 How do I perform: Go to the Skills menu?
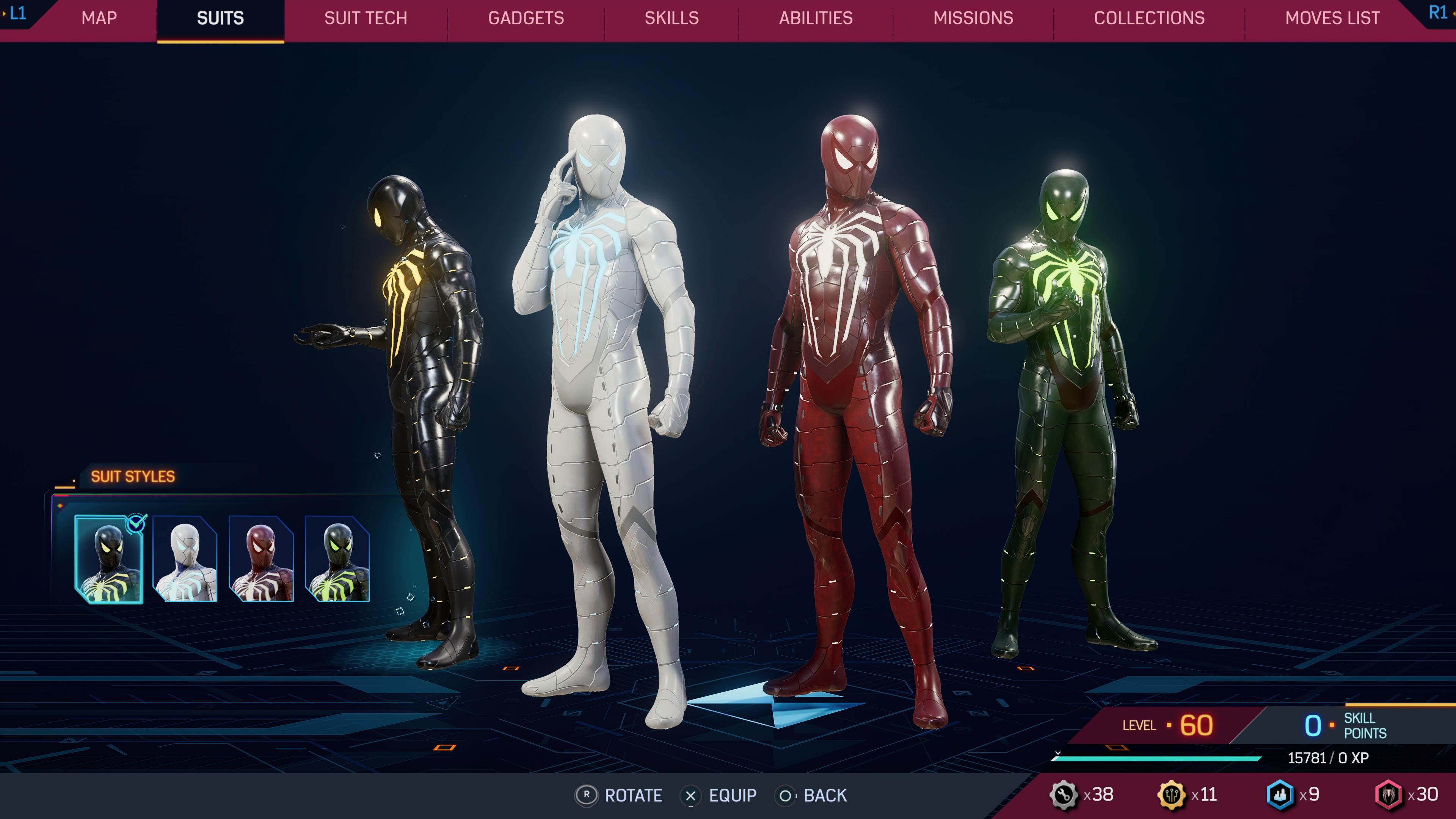(x=670, y=18)
